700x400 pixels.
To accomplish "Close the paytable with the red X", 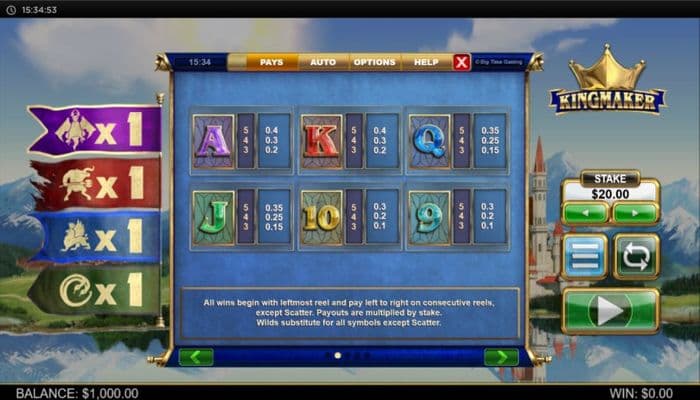I will [x=461, y=62].
